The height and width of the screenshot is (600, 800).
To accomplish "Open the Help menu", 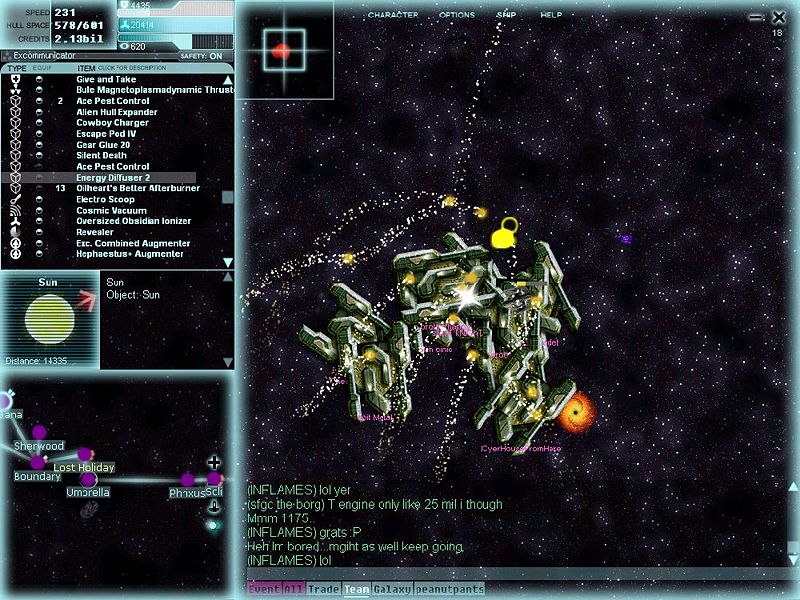I will click(551, 15).
